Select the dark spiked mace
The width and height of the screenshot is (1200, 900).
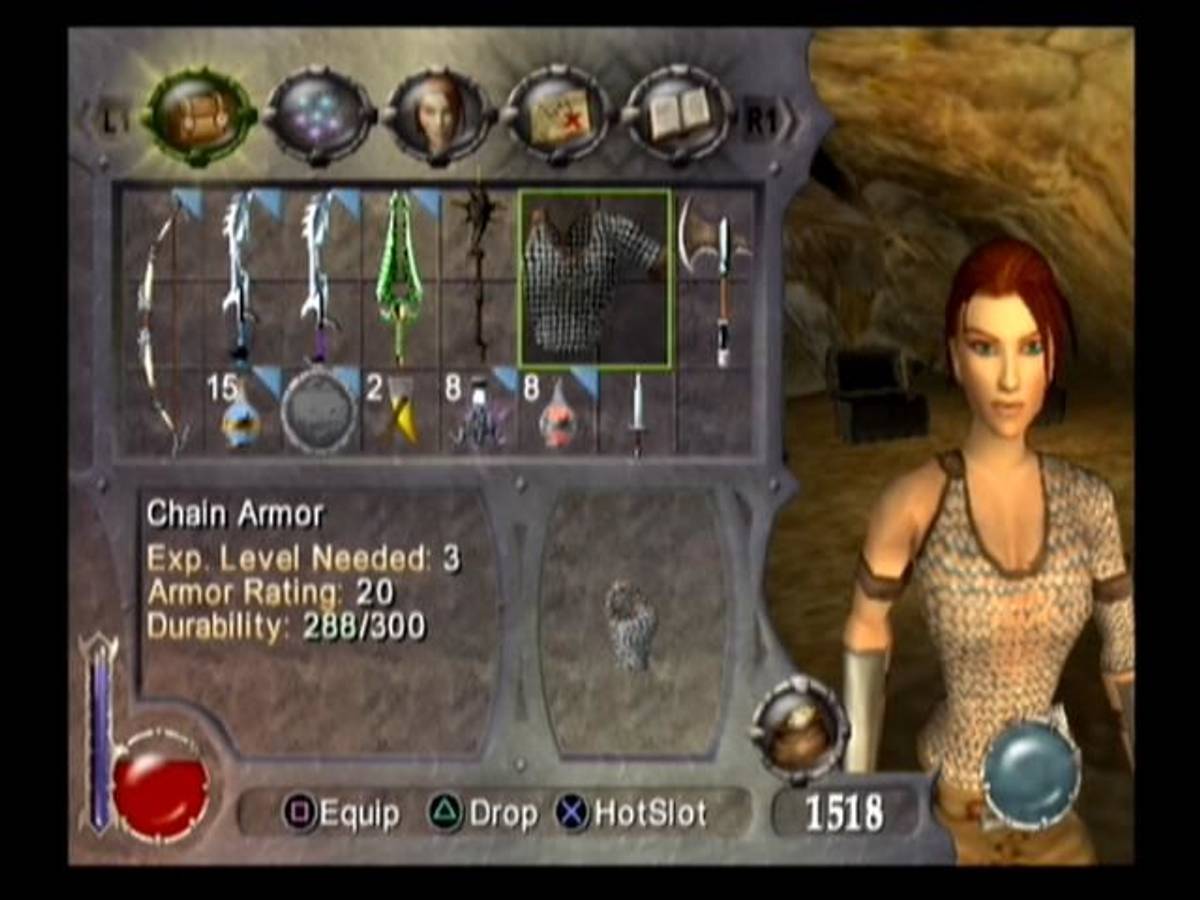(478, 275)
